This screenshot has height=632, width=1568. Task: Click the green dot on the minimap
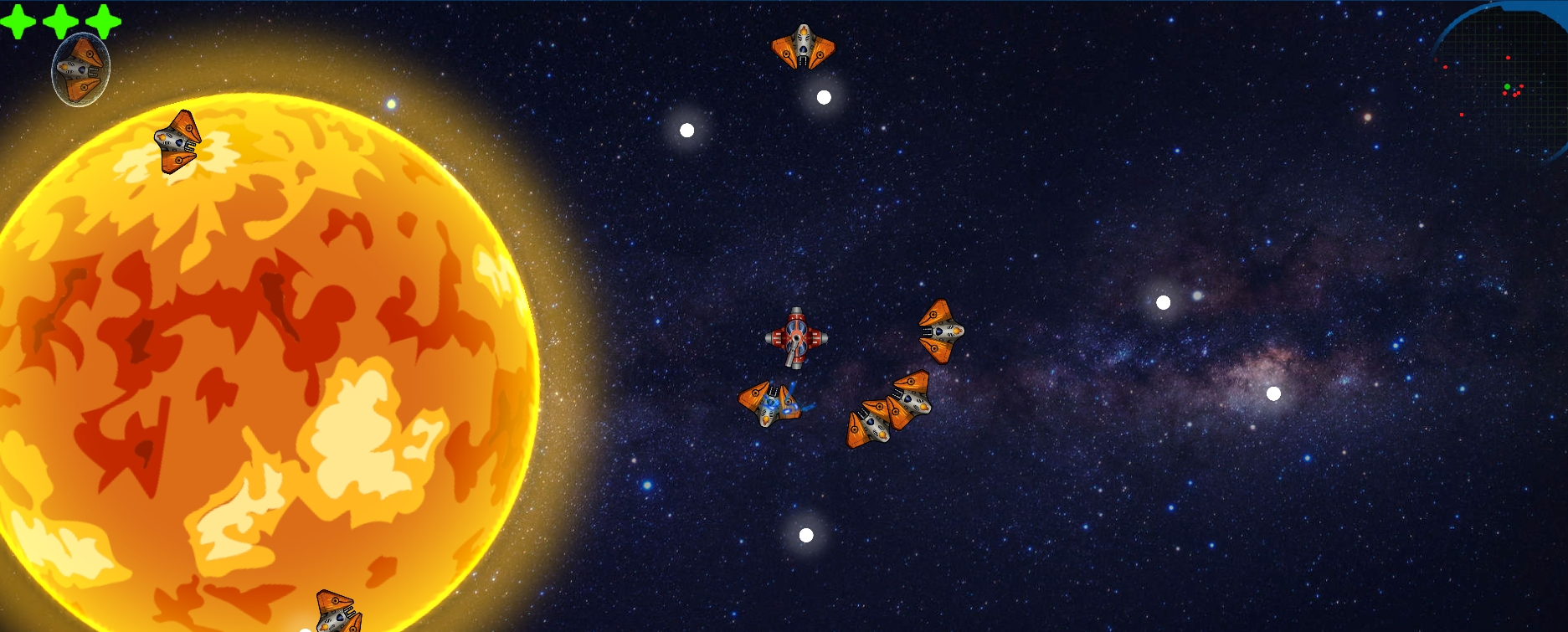click(1507, 86)
